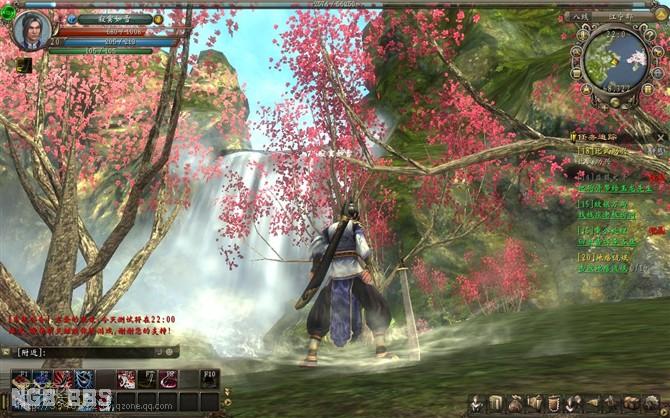Open the bag pouch inventory icon
The image size is (670, 418).
[x=514, y=402]
